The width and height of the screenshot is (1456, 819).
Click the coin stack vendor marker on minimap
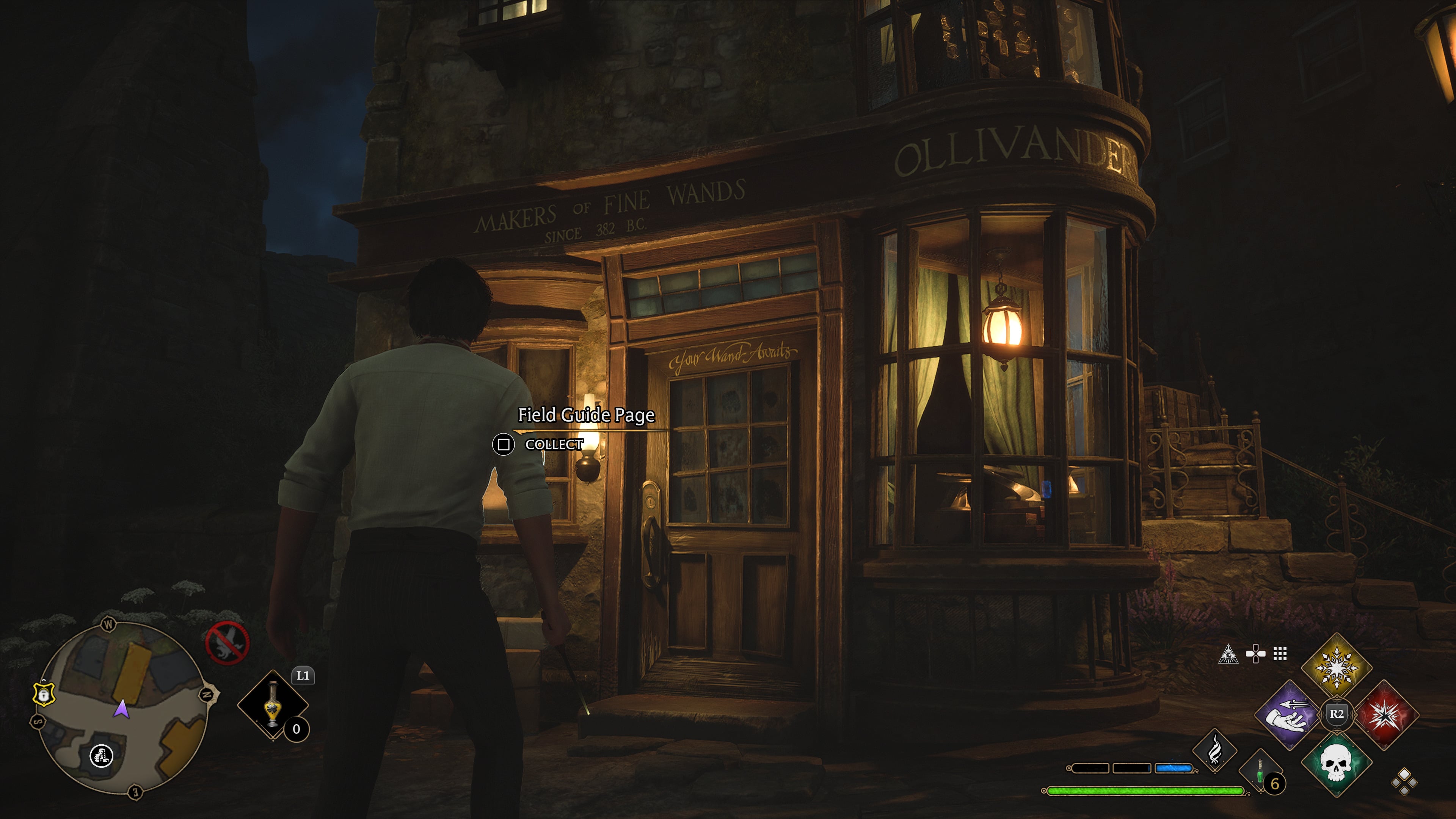click(x=102, y=756)
